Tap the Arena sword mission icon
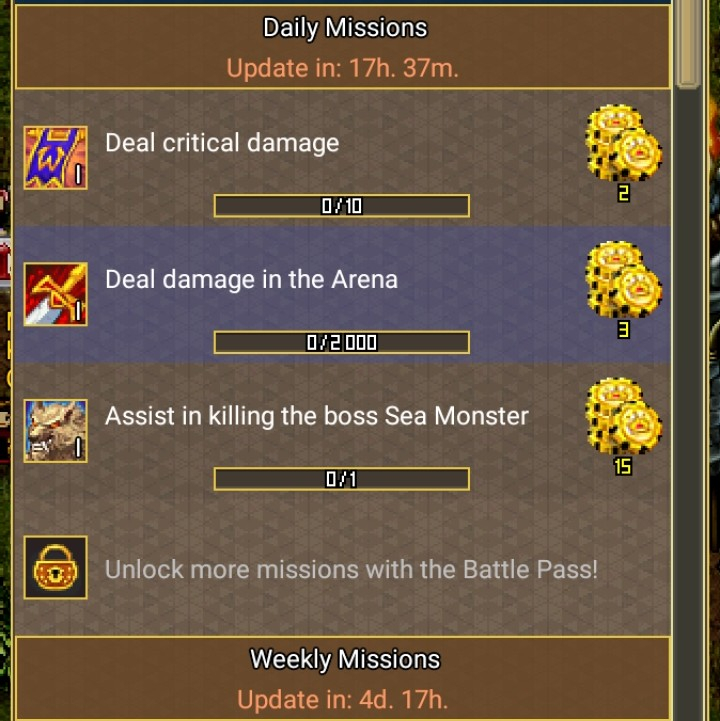720x721 pixels. click(x=55, y=294)
